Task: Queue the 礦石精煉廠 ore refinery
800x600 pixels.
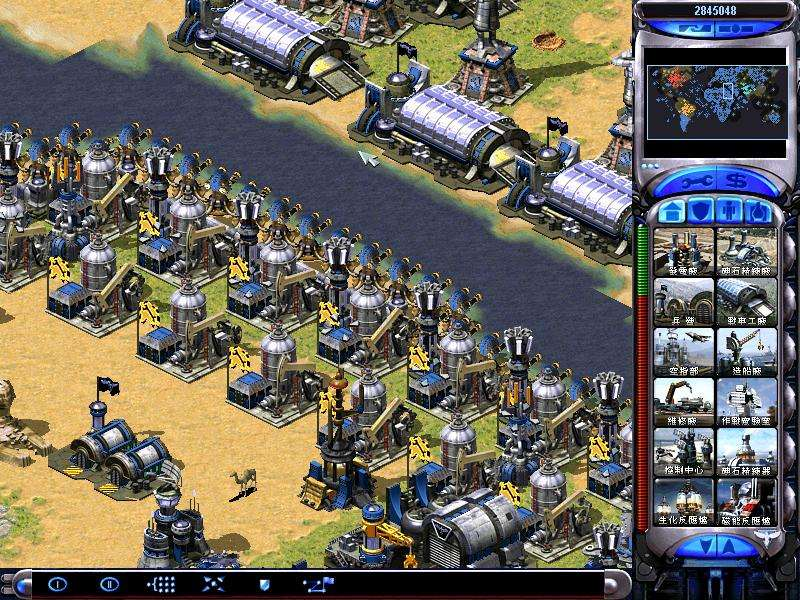Action: pos(746,251)
